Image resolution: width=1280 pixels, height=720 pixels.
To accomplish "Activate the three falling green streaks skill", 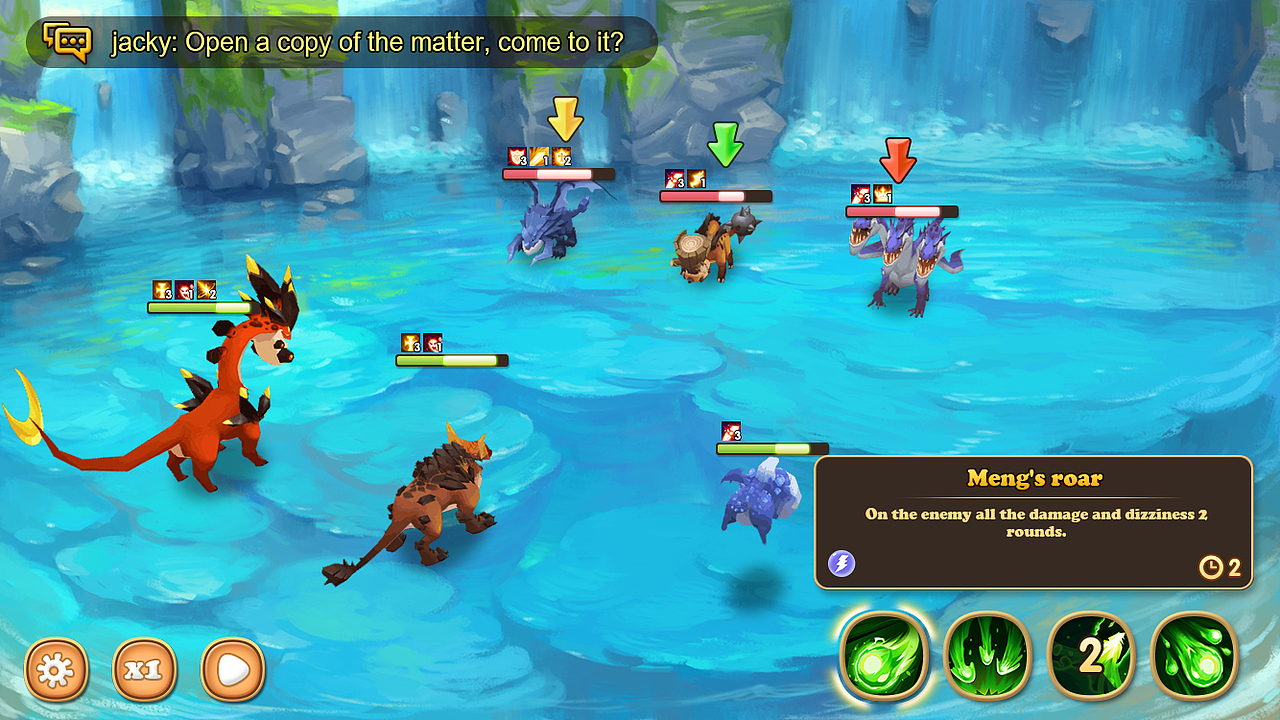I will coord(987,656).
